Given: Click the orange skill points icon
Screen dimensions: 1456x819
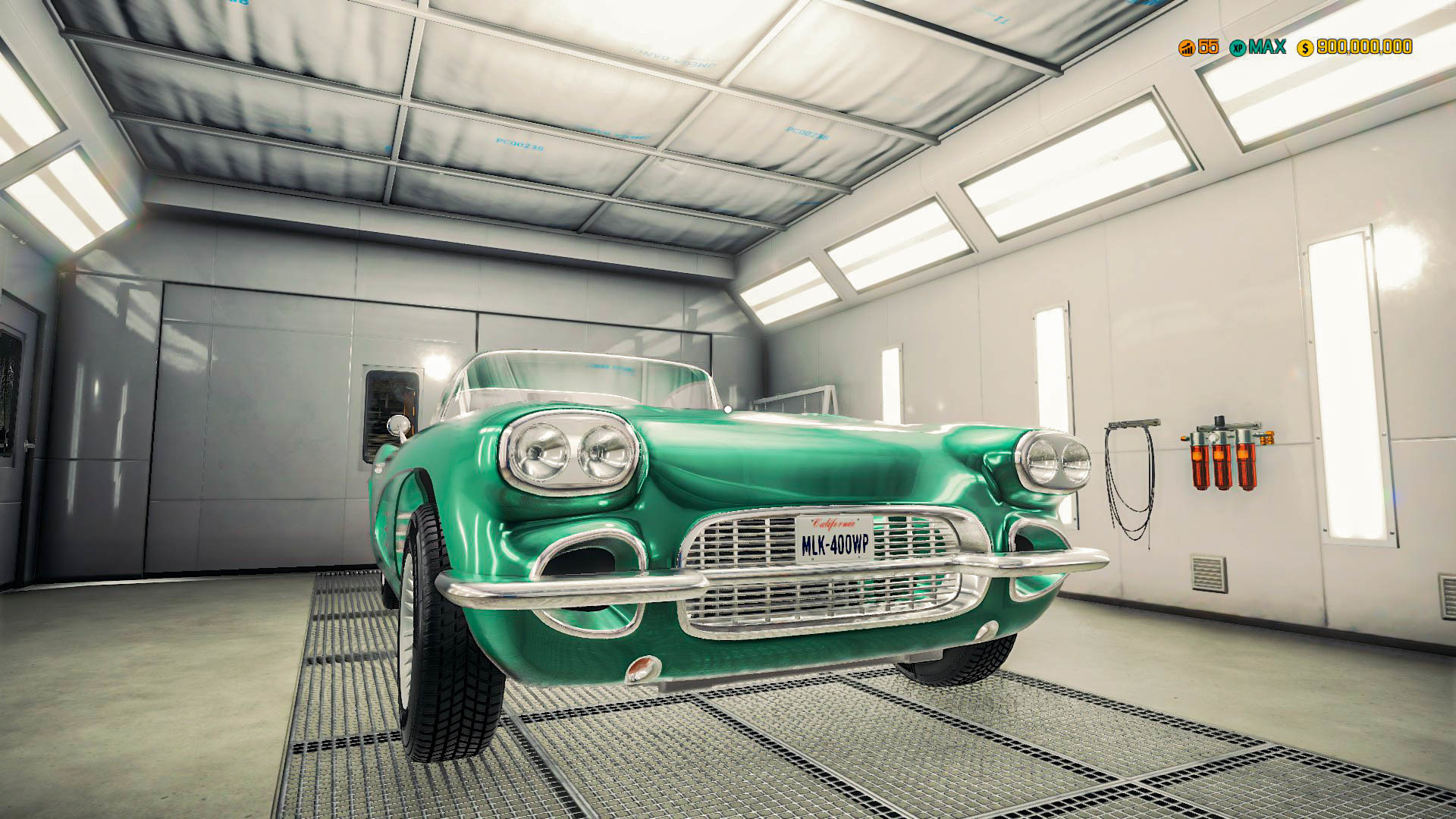Looking at the screenshot, I should coord(1187,48).
